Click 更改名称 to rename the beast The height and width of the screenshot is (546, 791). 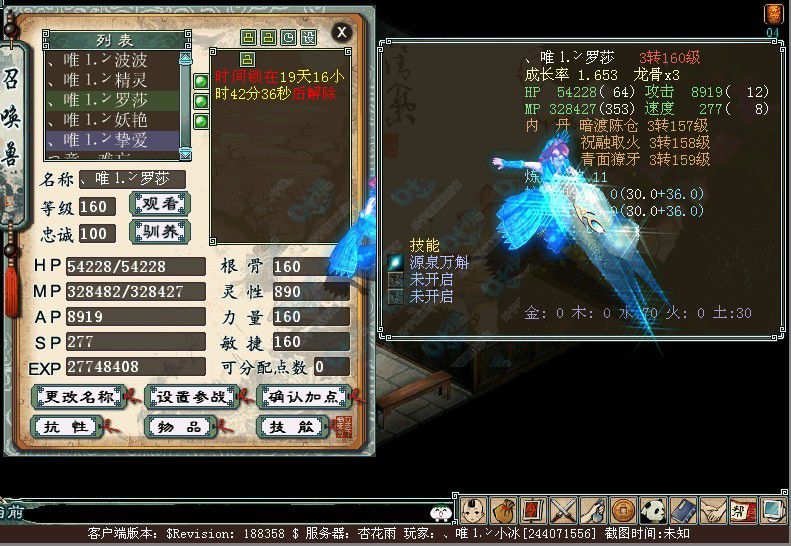[x=79, y=397]
